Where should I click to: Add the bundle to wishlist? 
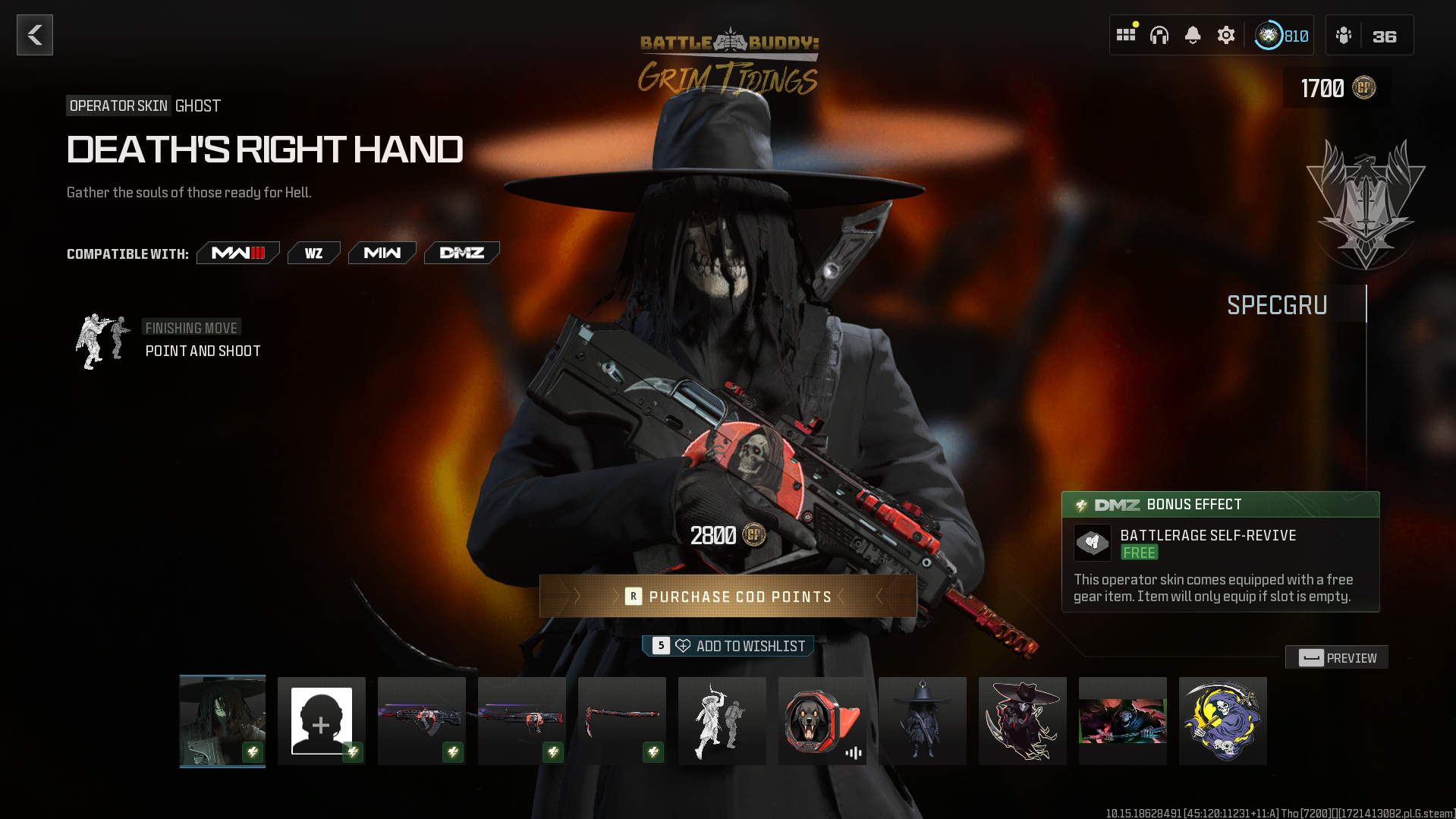(x=728, y=646)
